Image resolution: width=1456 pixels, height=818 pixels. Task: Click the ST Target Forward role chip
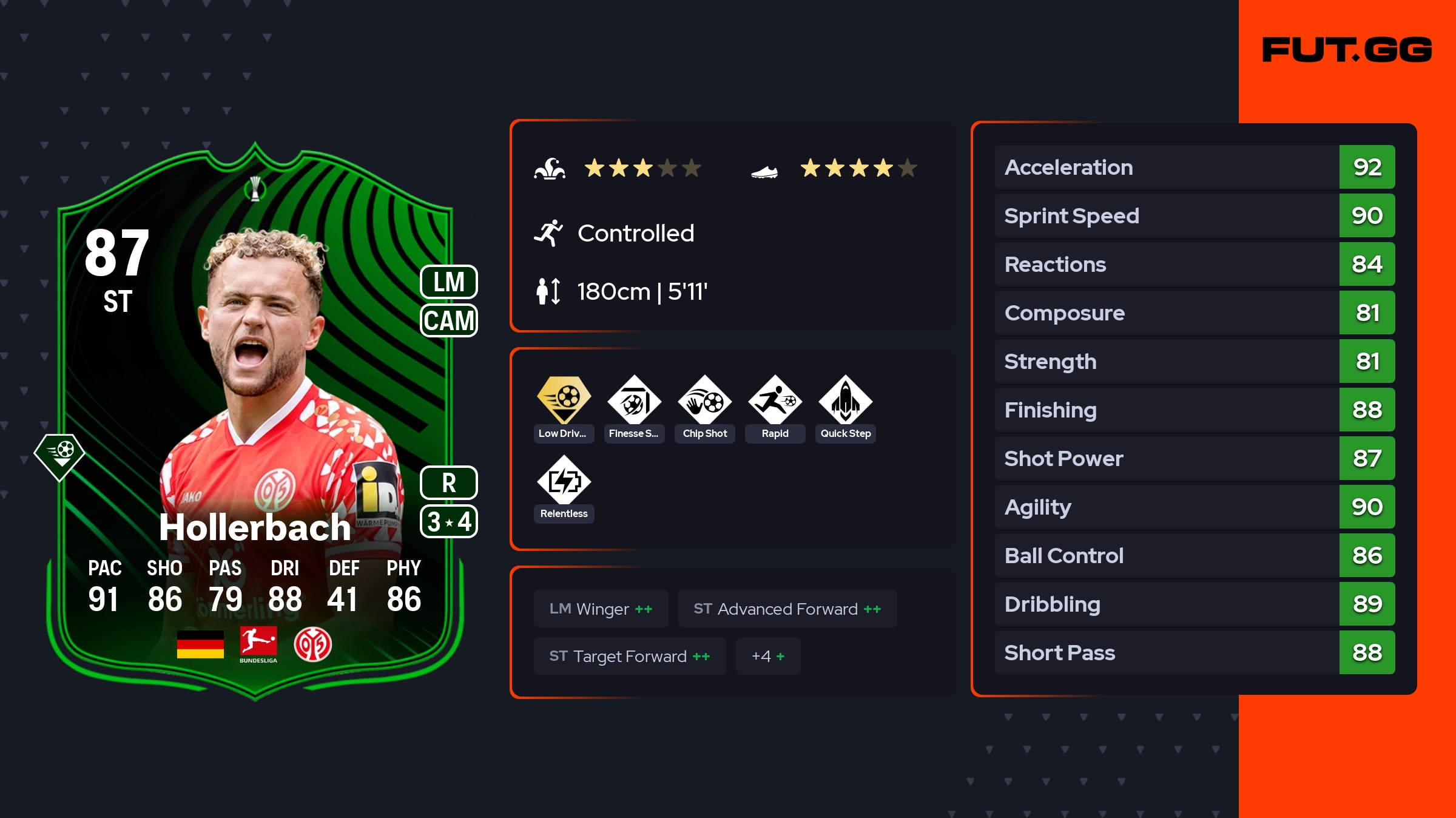point(629,656)
